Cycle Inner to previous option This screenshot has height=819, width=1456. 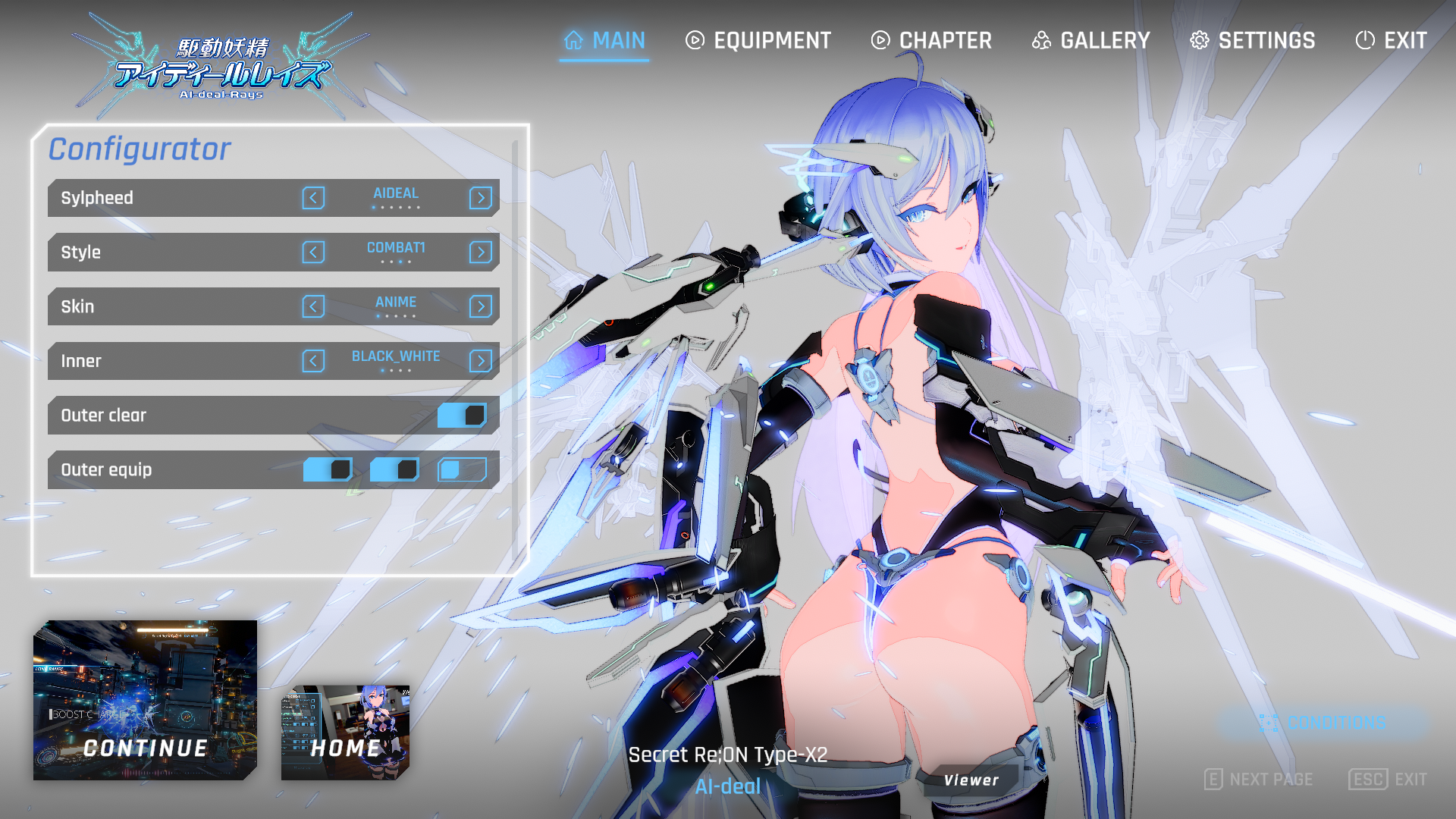point(313,361)
